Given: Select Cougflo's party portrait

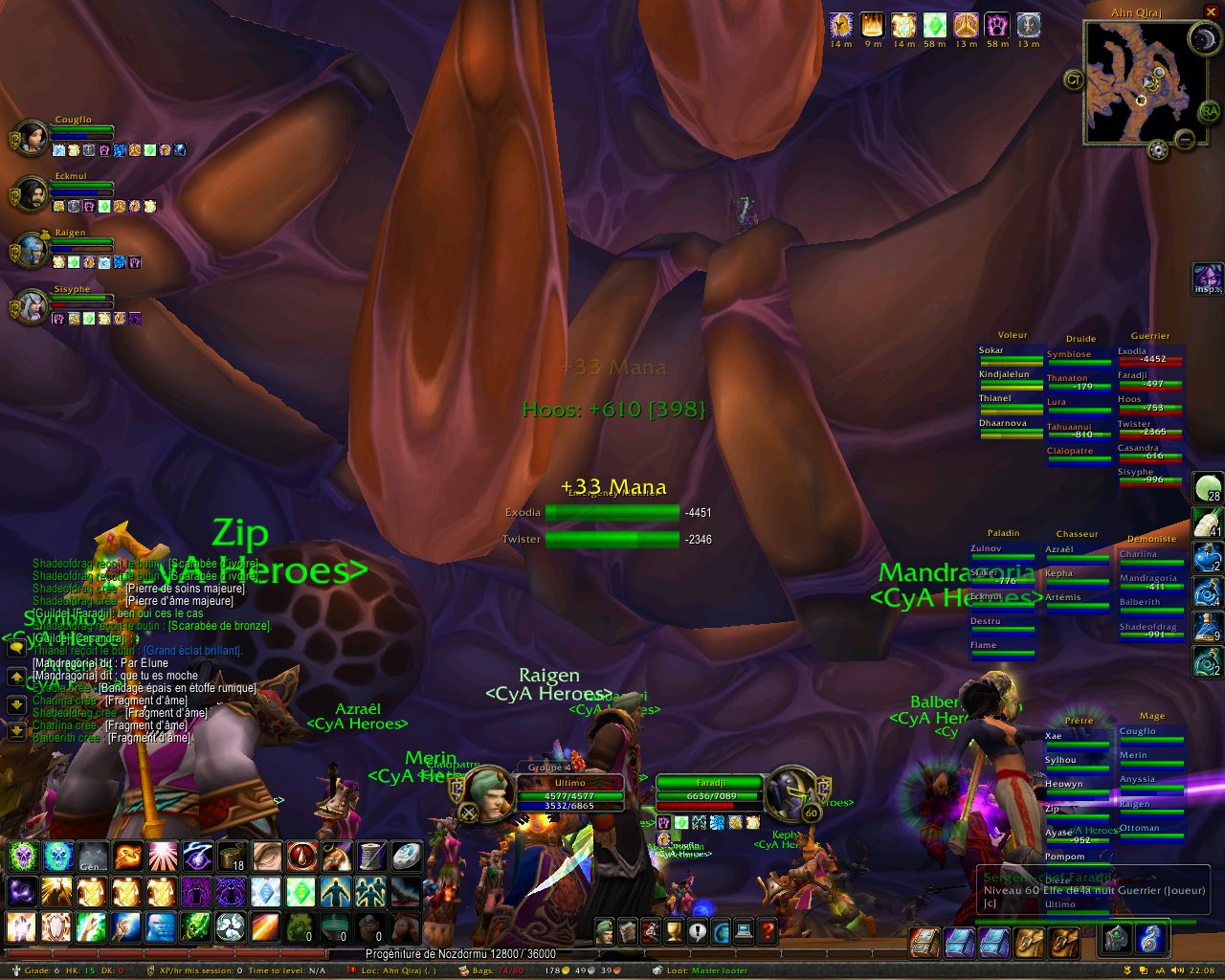Looking at the screenshot, I should tap(31, 138).
